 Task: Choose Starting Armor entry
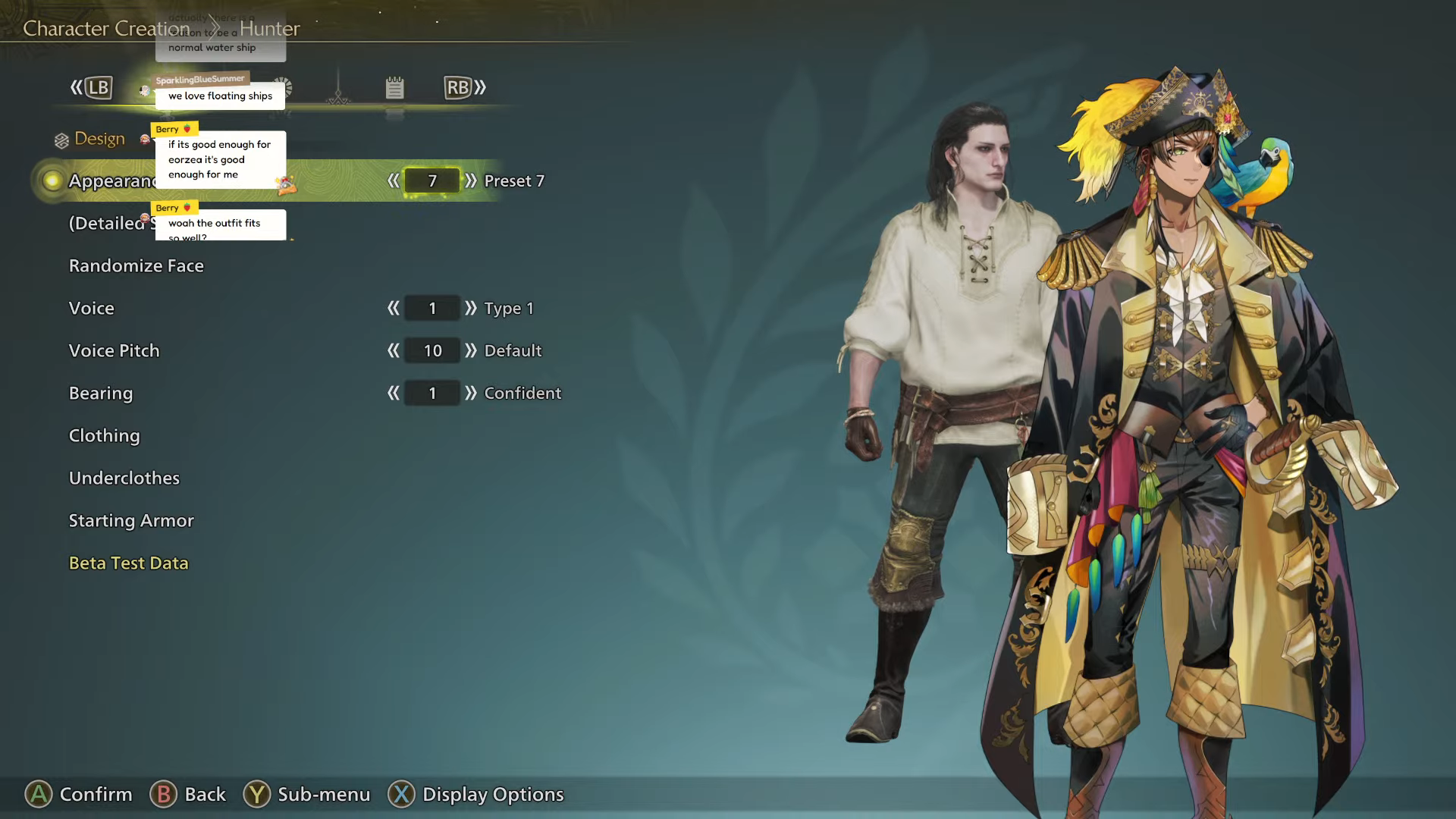[131, 521]
